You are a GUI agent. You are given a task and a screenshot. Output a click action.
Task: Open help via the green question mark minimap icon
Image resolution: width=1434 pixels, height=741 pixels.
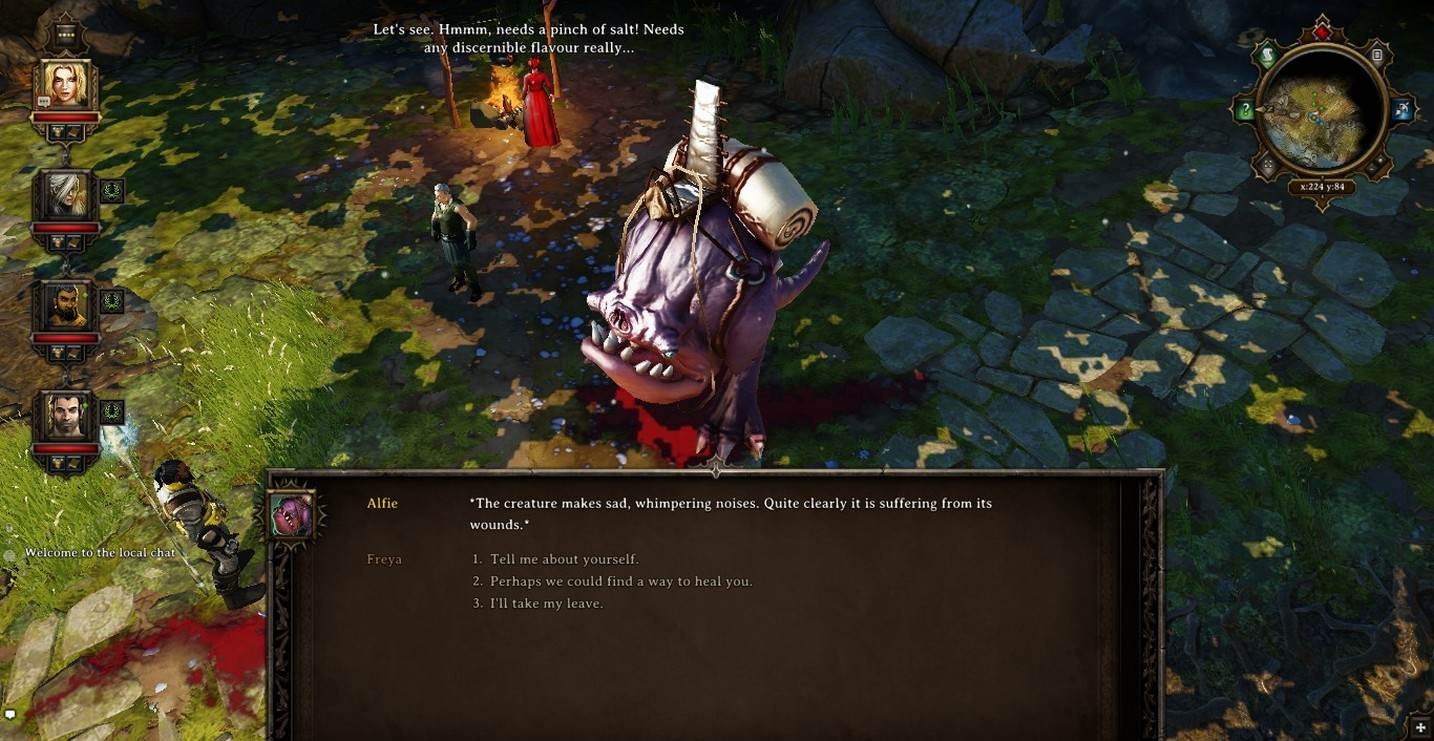[1245, 109]
